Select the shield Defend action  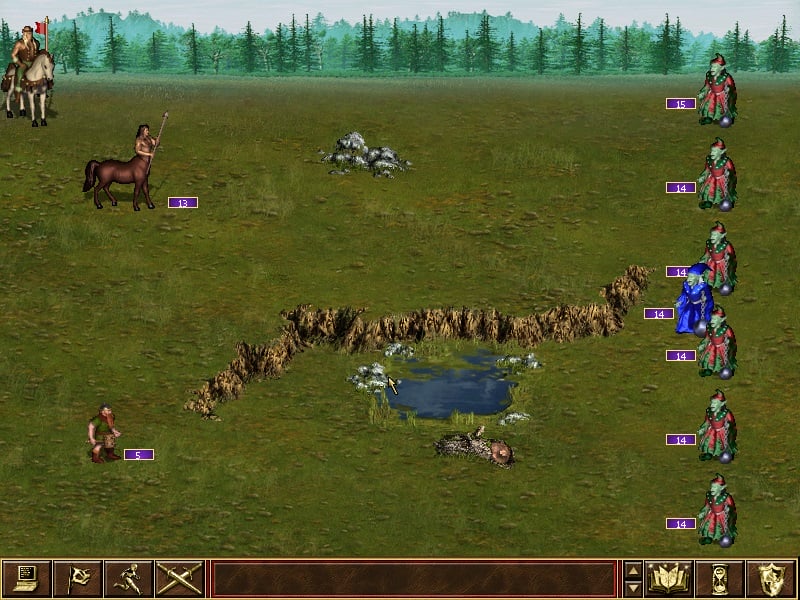772,578
